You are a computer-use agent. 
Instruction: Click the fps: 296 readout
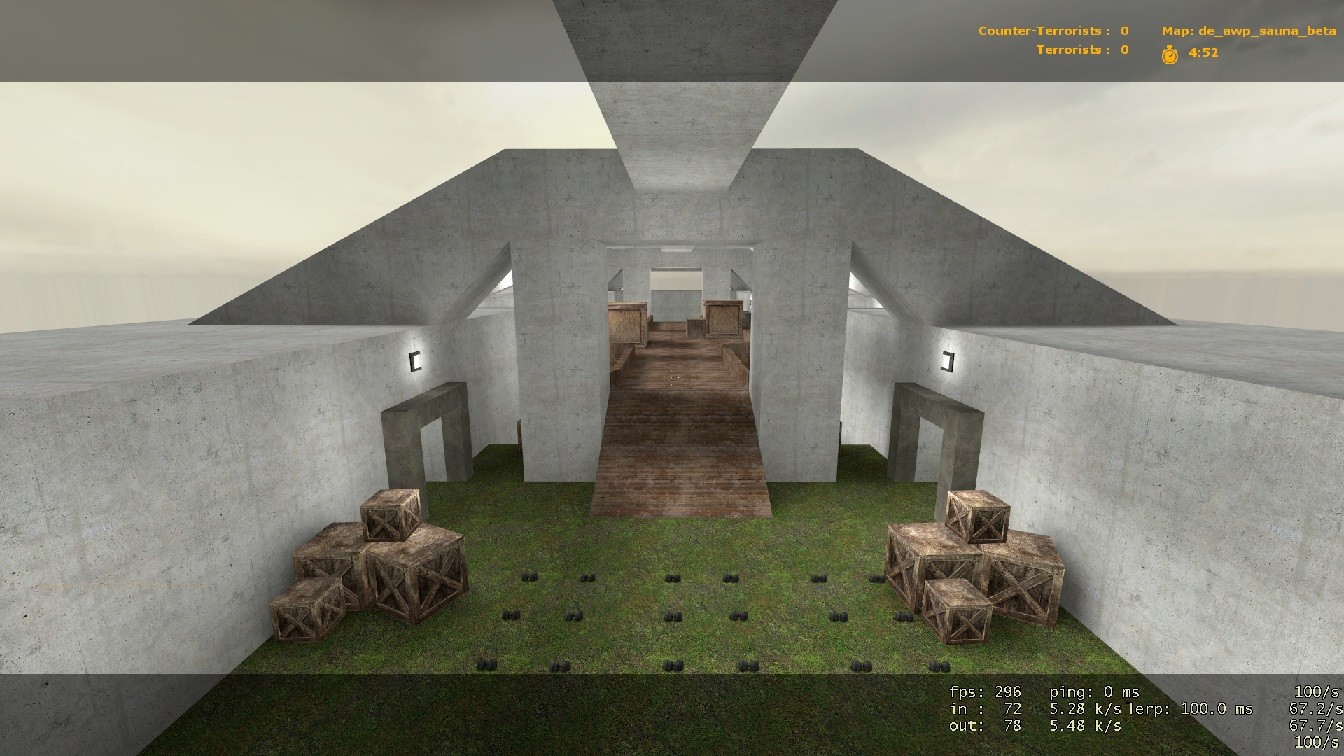pyautogui.click(x=986, y=690)
